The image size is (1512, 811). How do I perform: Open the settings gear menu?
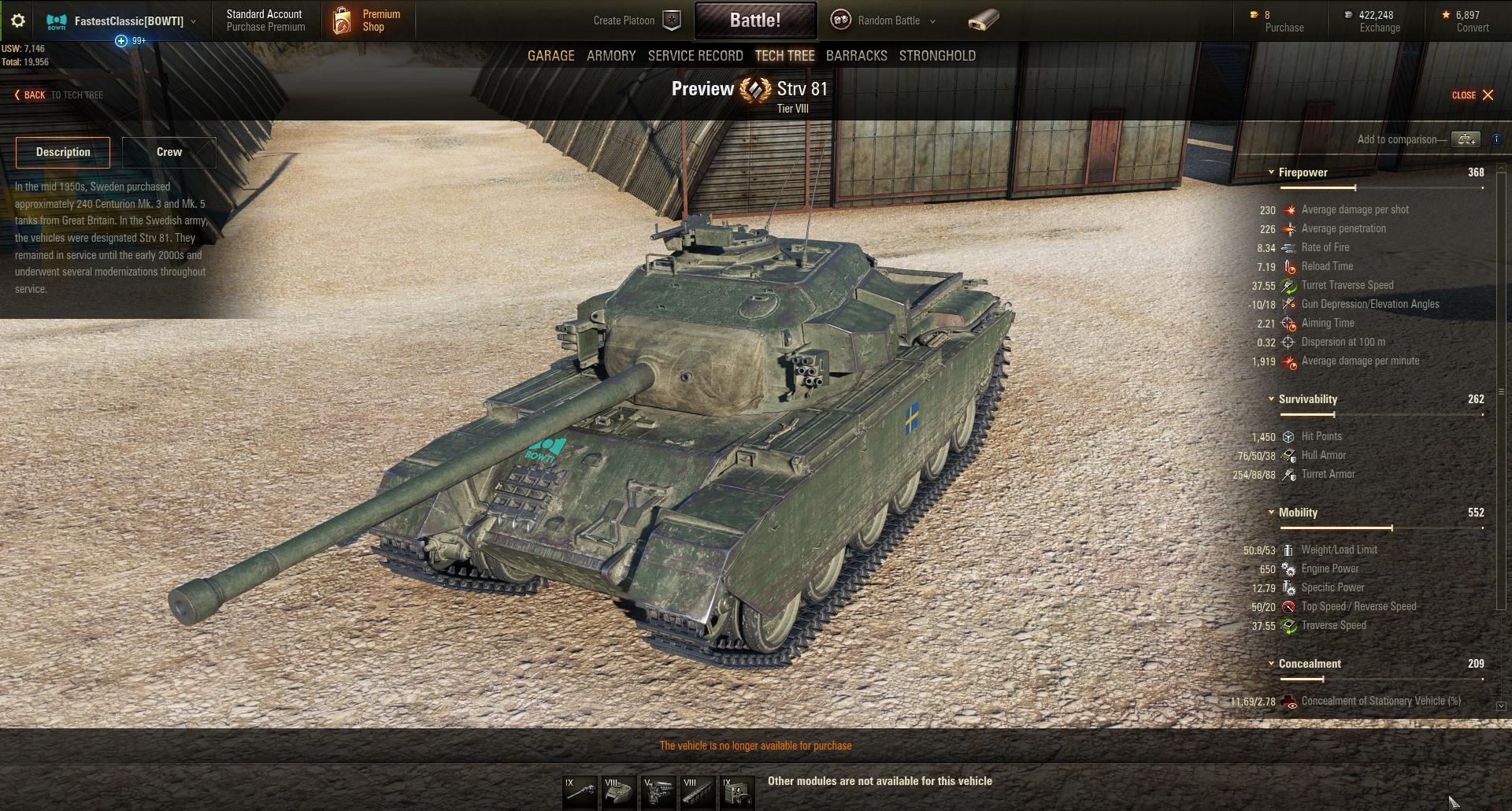tap(17, 20)
